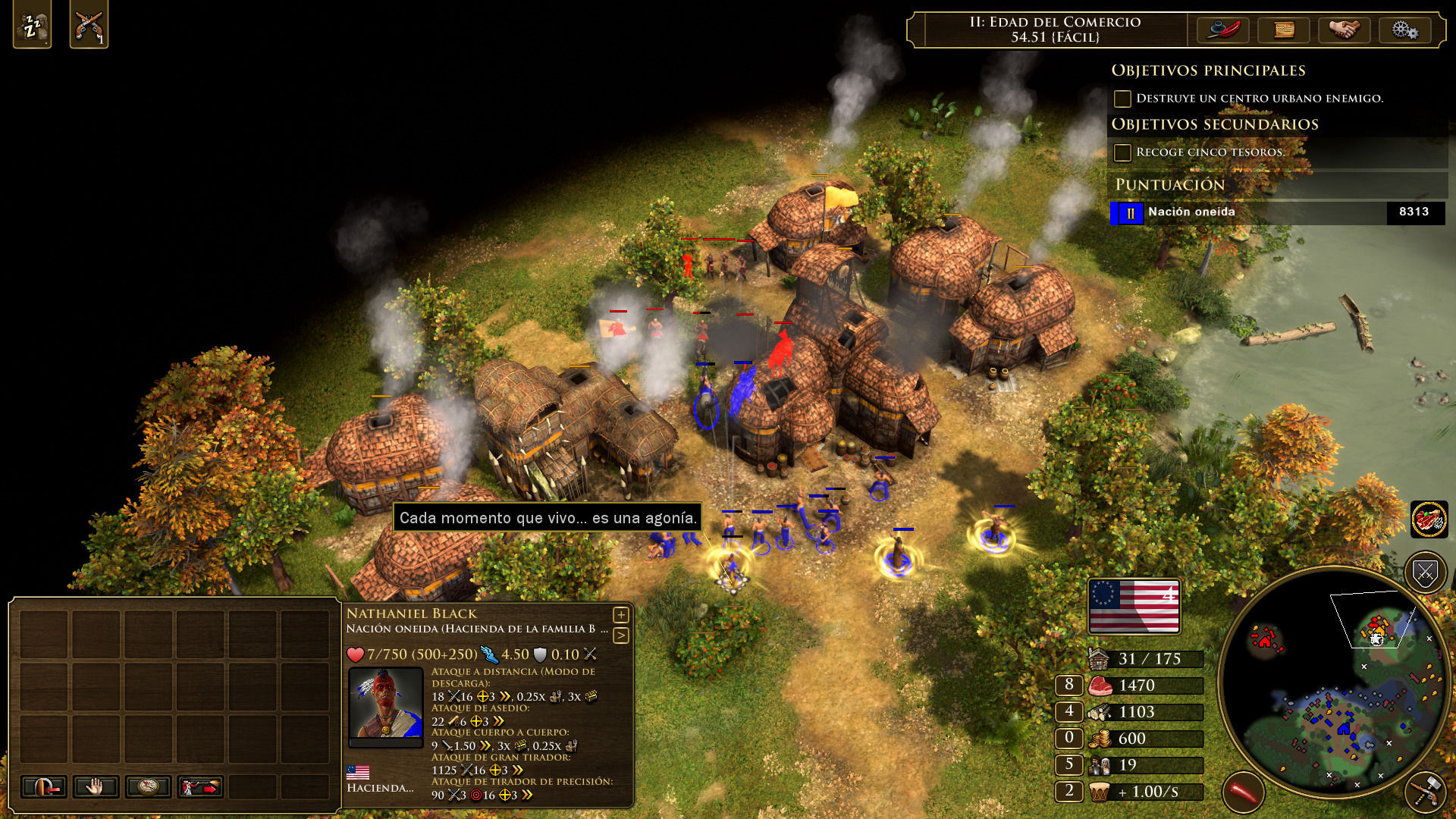Image resolution: width=1456 pixels, height=819 pixels.
Task: Click the idle units 'zZ' icon
Action: (x=32, y=26)
